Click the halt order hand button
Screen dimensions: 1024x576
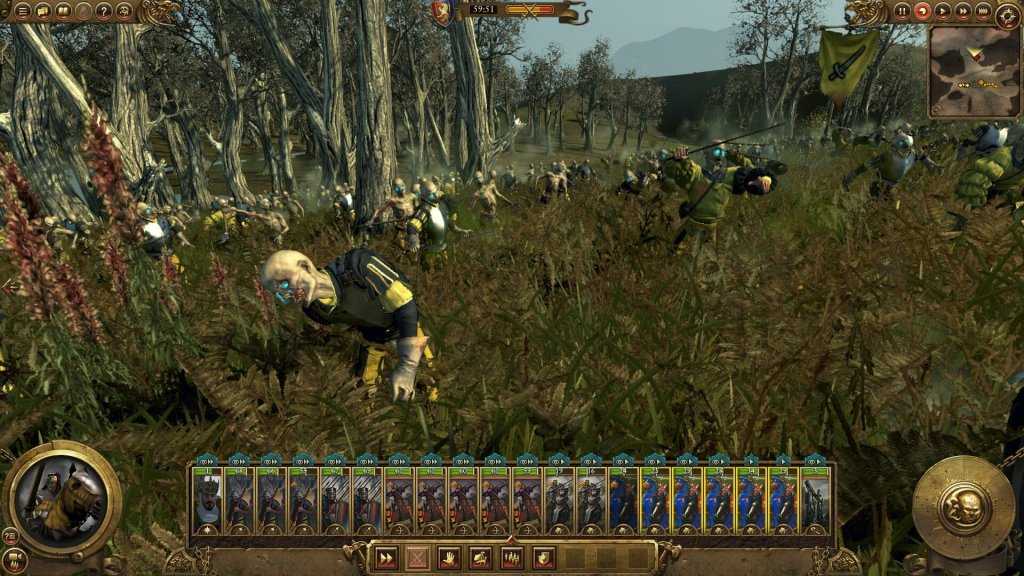pyautogui.click(x=448, y=559)
